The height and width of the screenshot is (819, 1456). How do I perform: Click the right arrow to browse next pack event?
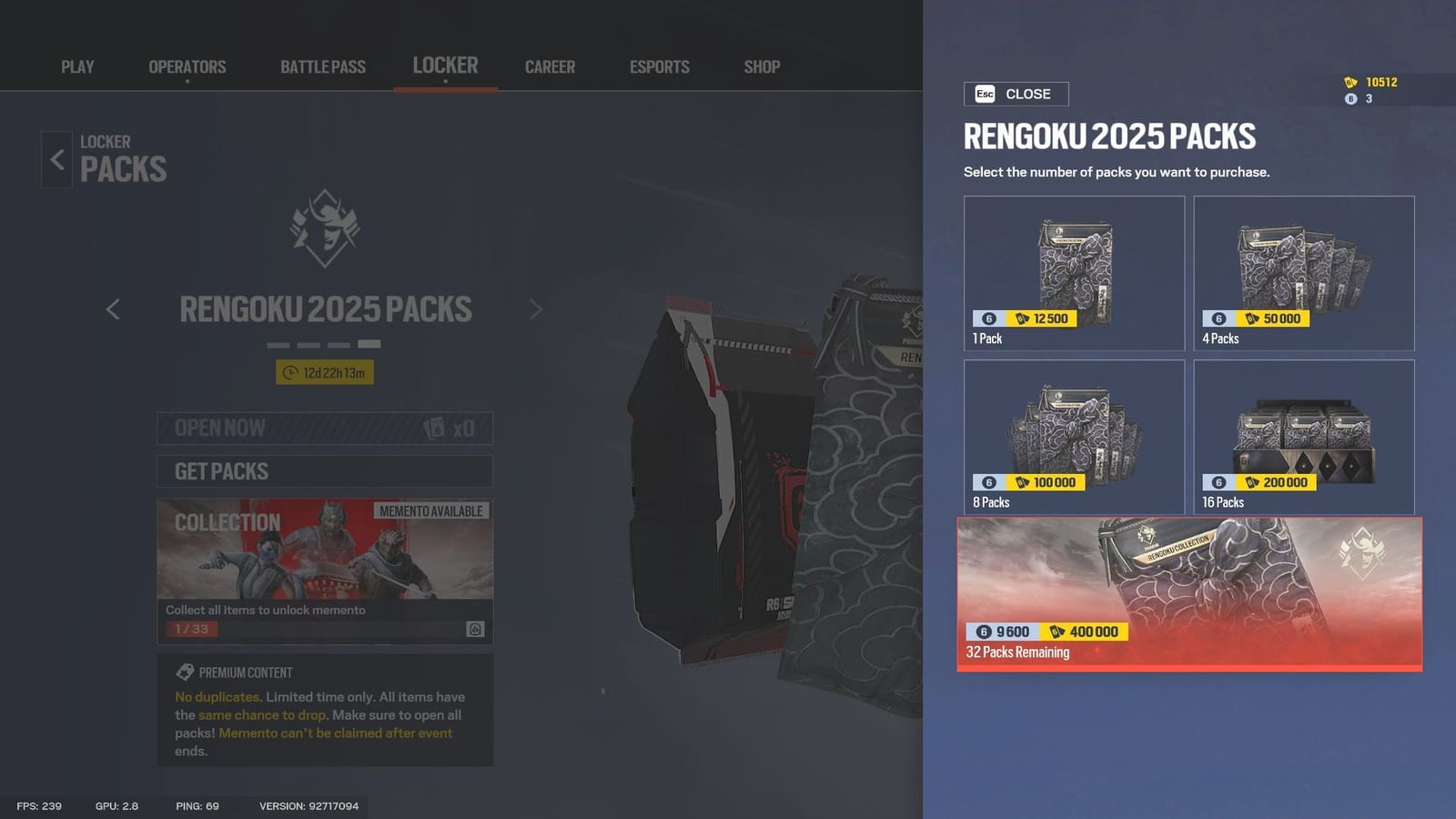coord(536,310)
